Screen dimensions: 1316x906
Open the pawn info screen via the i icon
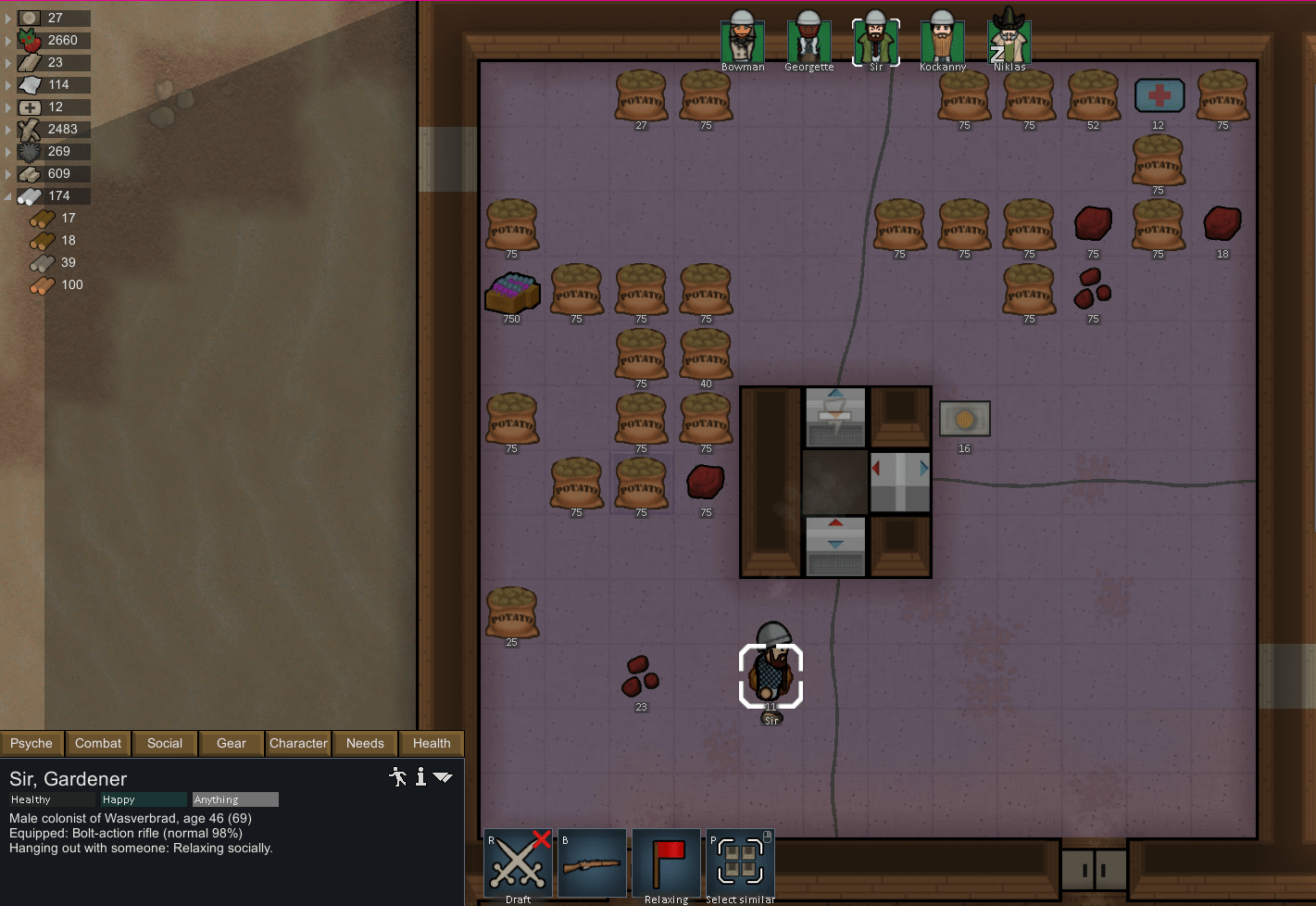(x=420, y=777)
